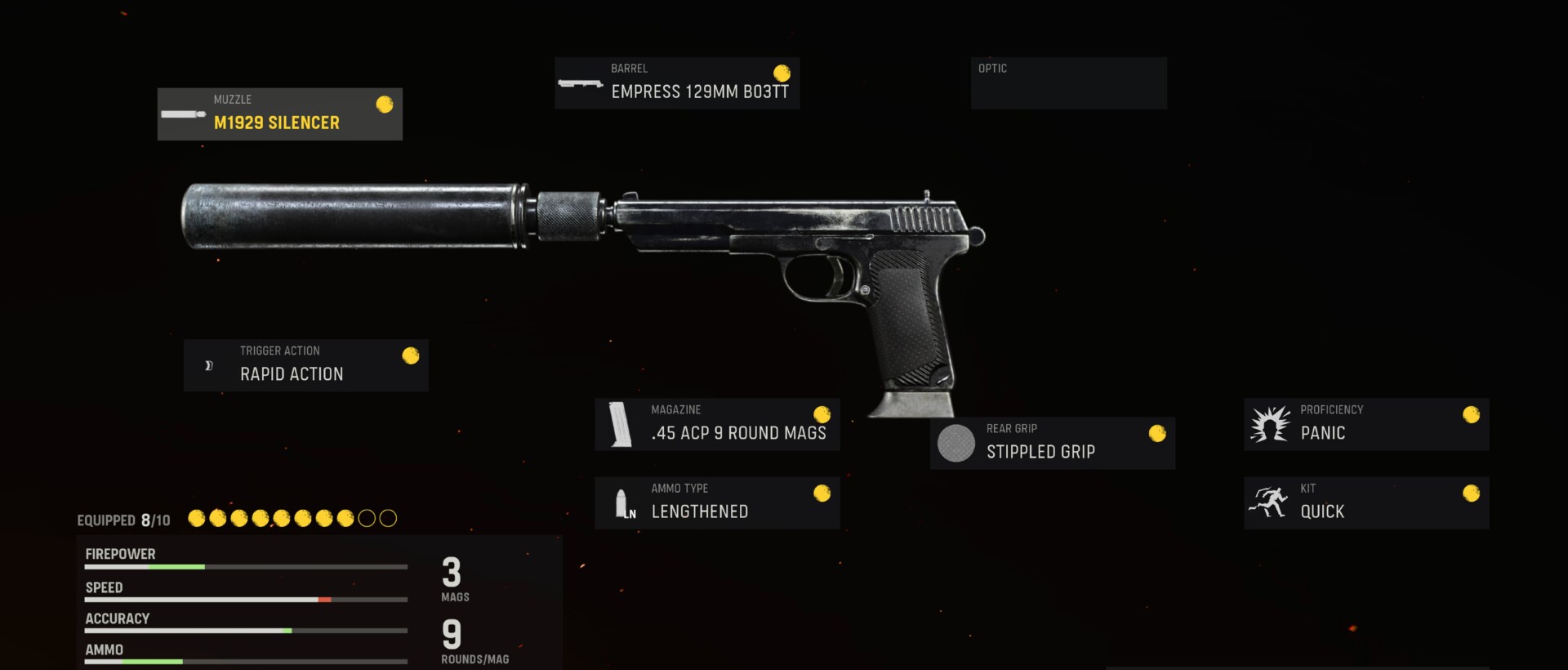The image size is (1568, 670).
Task: Open the Empress 129mm B03TT barrel slot
Action: click(x=676, y=83)
